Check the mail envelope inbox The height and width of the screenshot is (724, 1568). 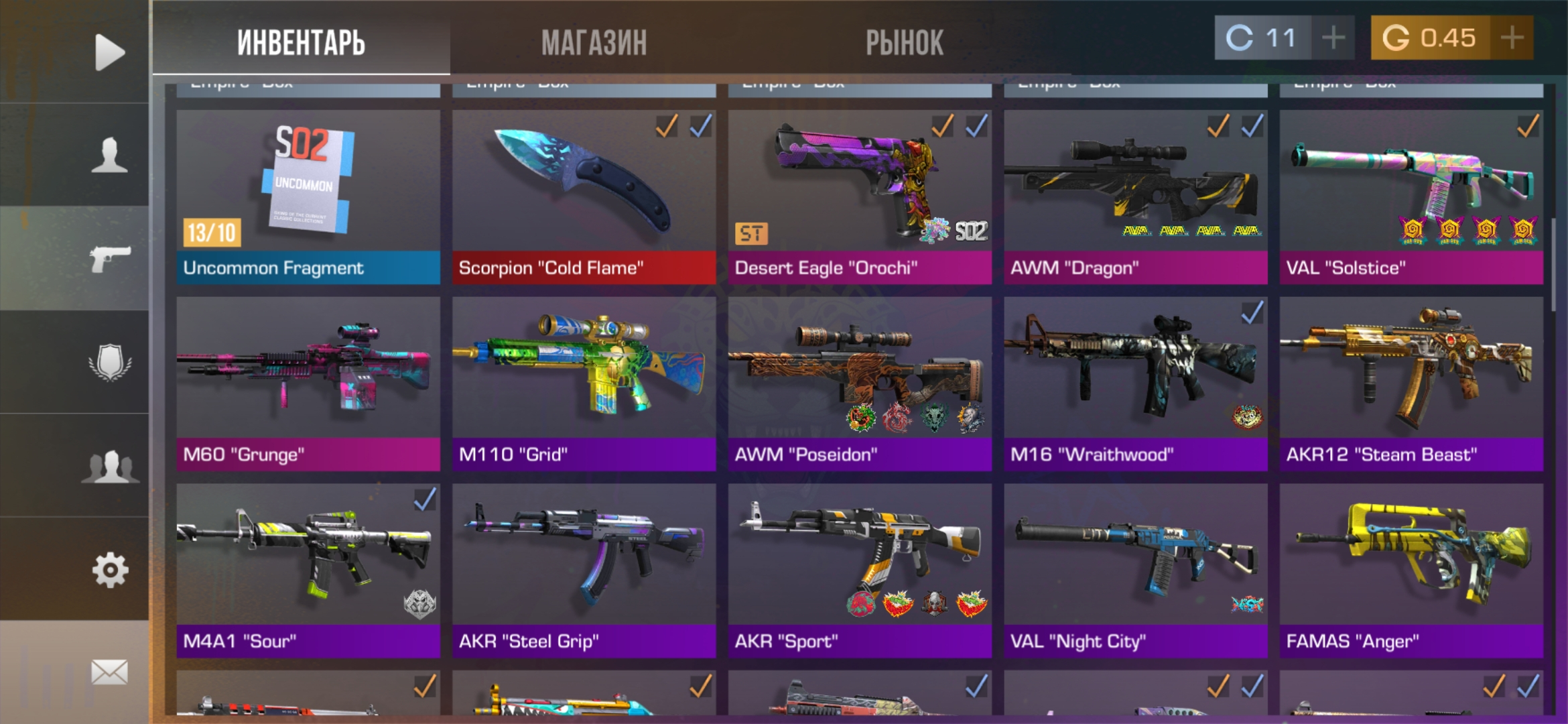109,672
